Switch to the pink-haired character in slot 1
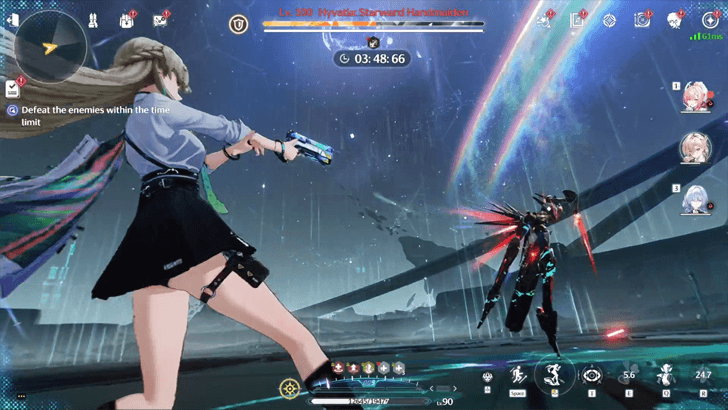The image size is (728, 410). 692,97
